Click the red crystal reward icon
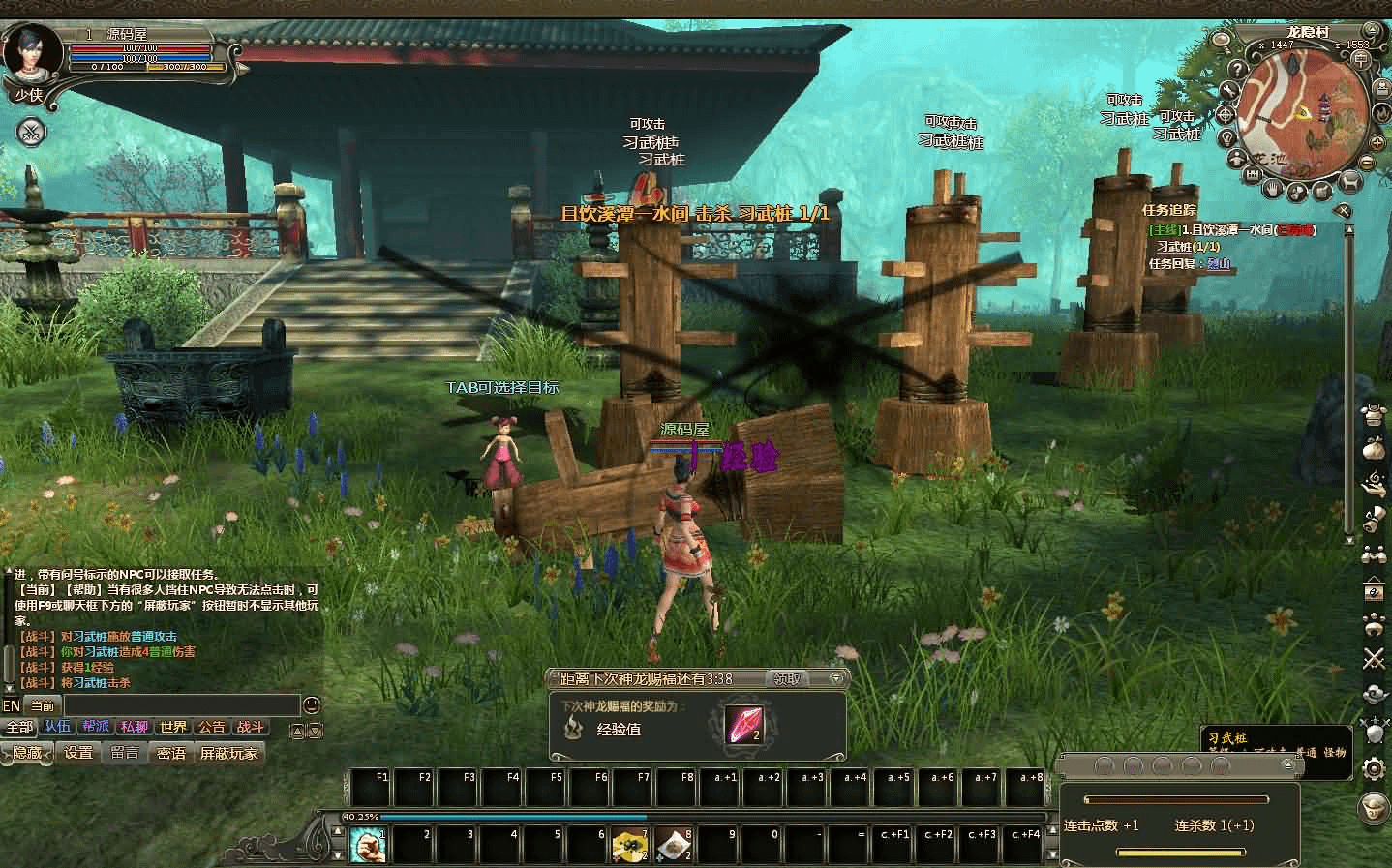 point(743,726)
